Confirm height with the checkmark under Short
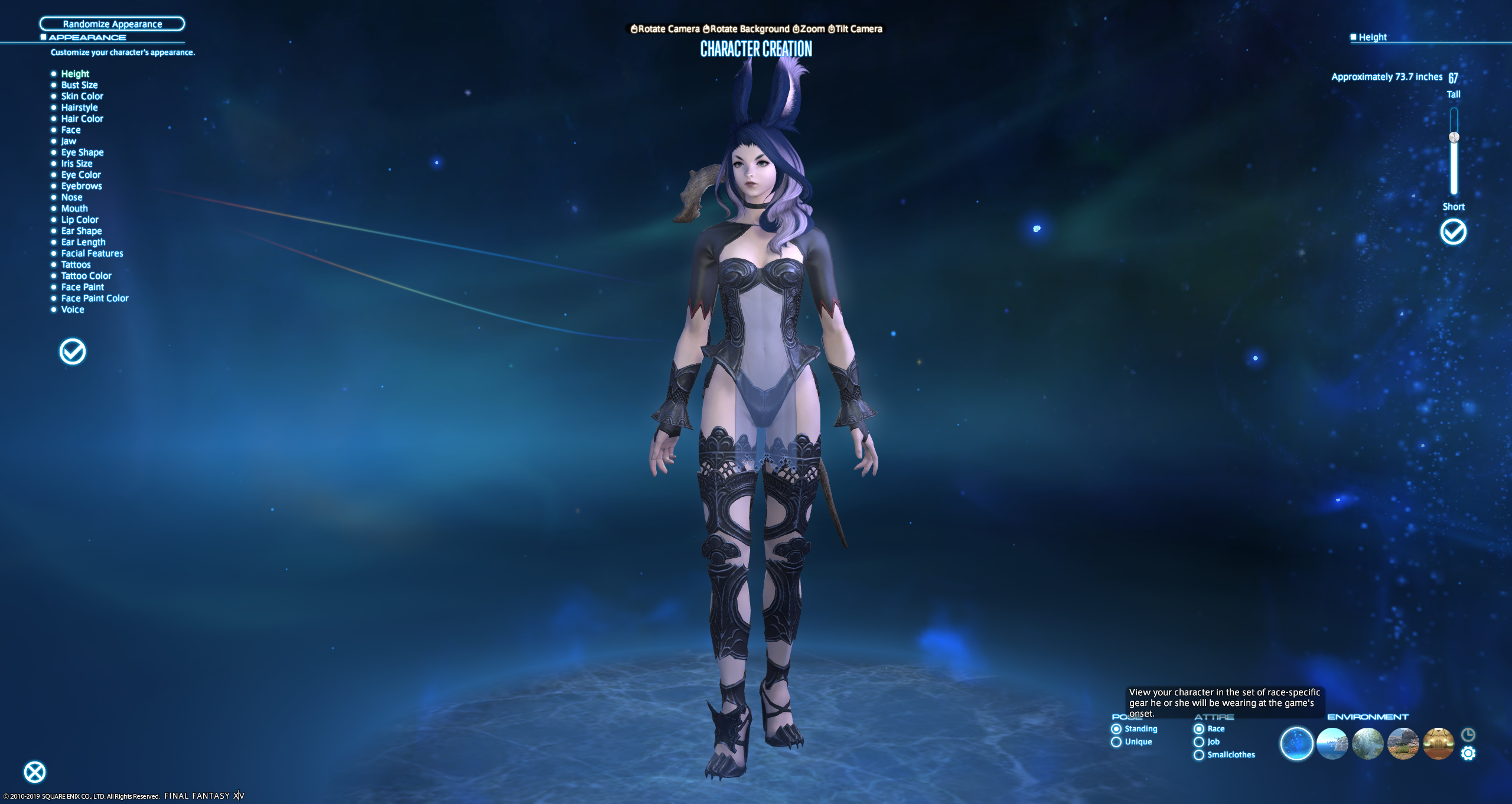 tap(1453, 232)
